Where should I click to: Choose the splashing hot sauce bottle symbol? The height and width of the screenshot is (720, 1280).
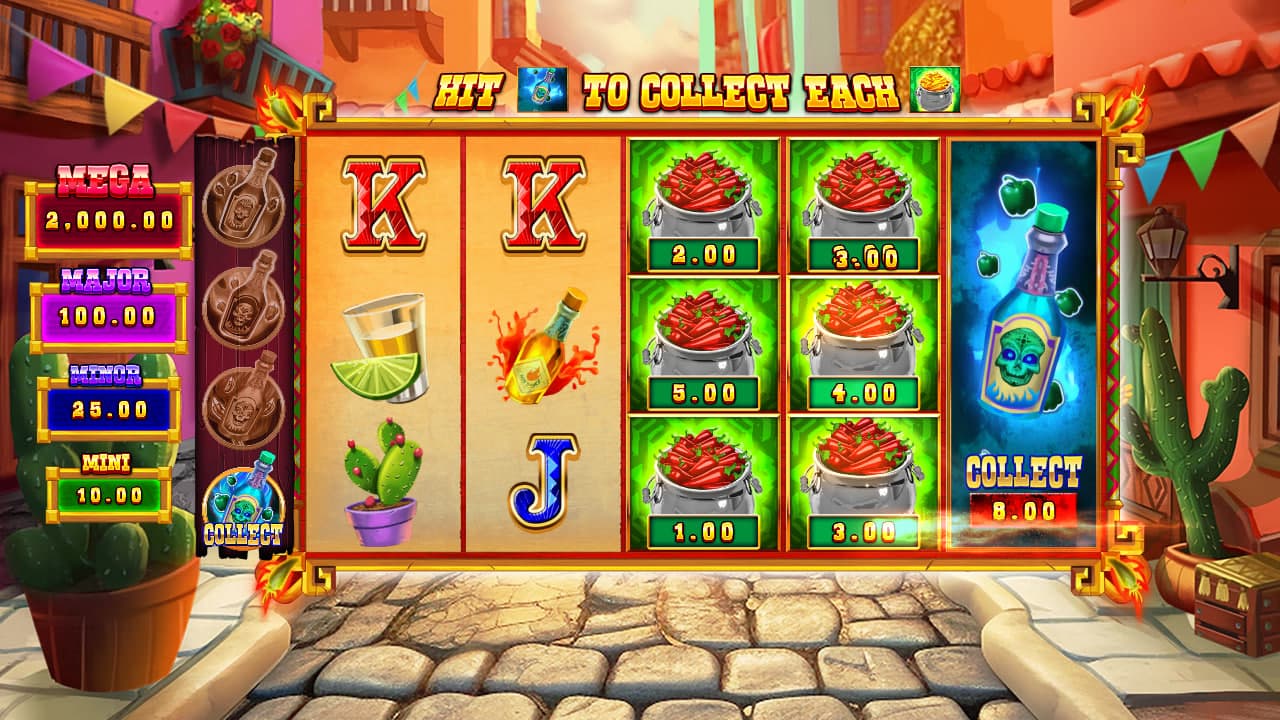[x=543, y=345]
